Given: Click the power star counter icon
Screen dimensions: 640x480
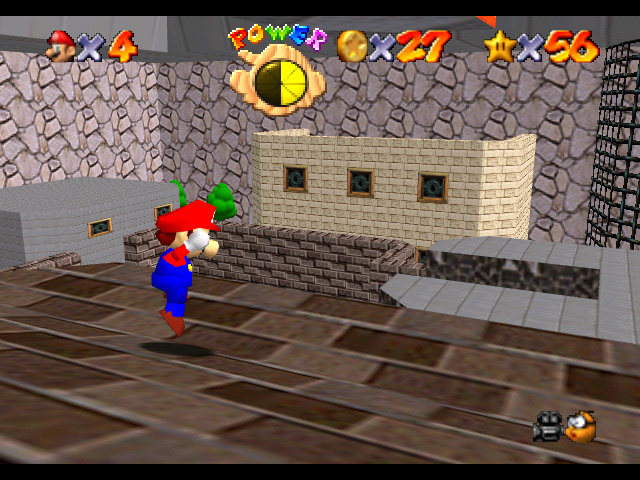Looking at the screenshot, I should pos(499,45).
